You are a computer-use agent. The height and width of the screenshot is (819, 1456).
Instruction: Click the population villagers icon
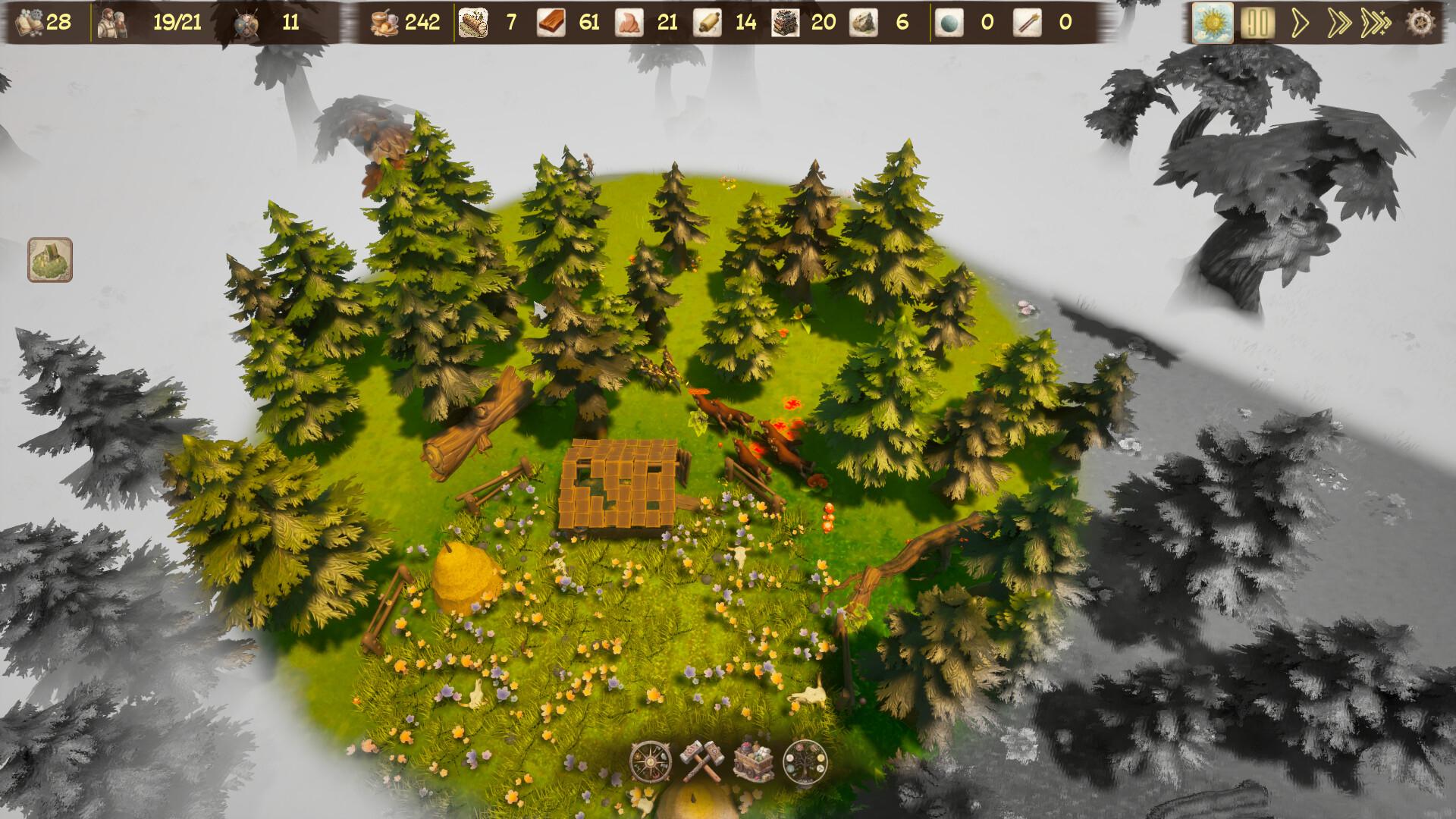click(x=111, y=23)
